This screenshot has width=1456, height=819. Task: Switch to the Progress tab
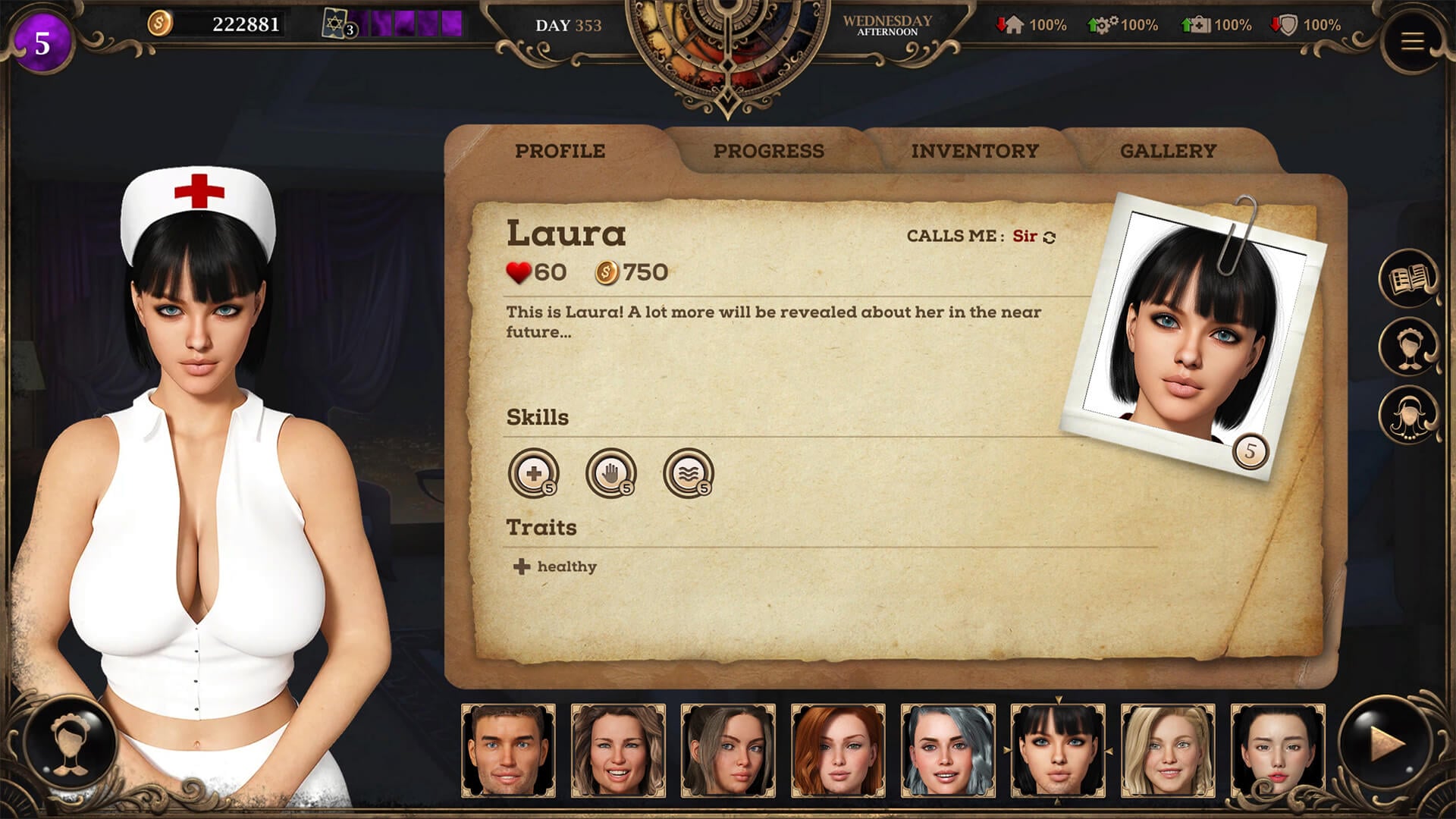pyautogui.click(x=768, y=151)
